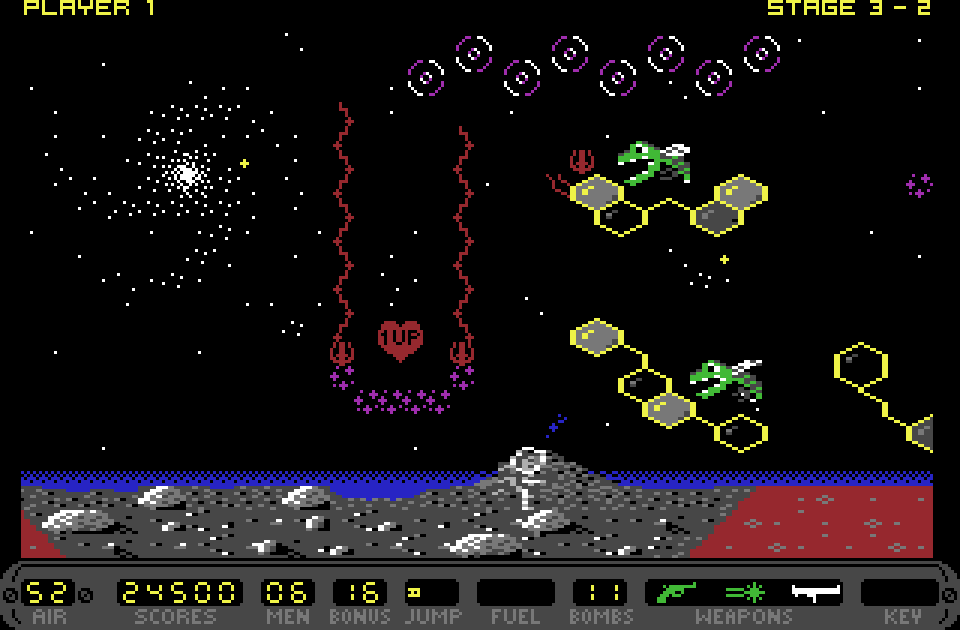Screen dimensions: 960x630
Task: Select the green pistol weapon icon
Action: click(676, 592)
